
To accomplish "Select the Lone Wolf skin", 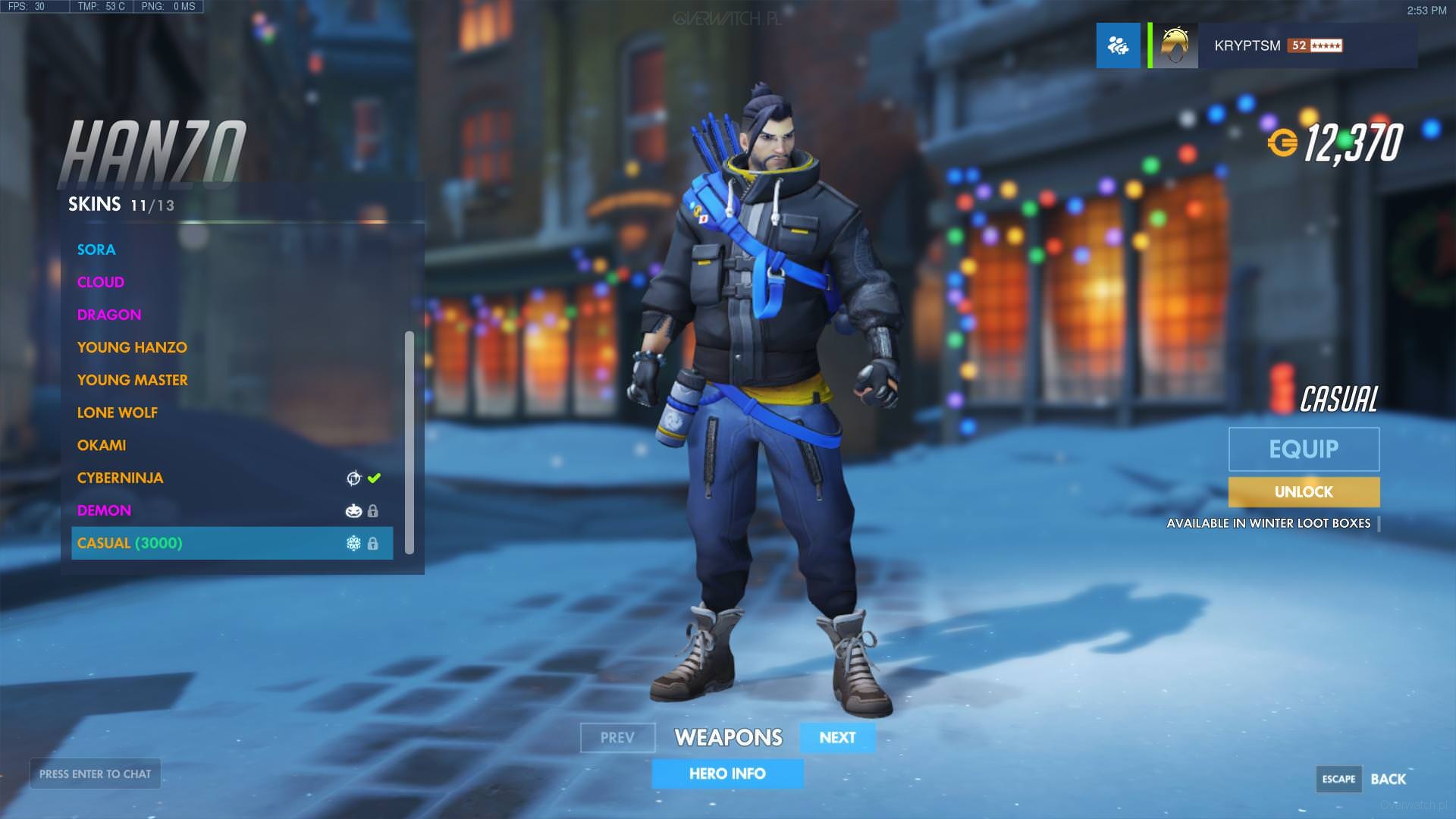I will click(x=118, y=413).
